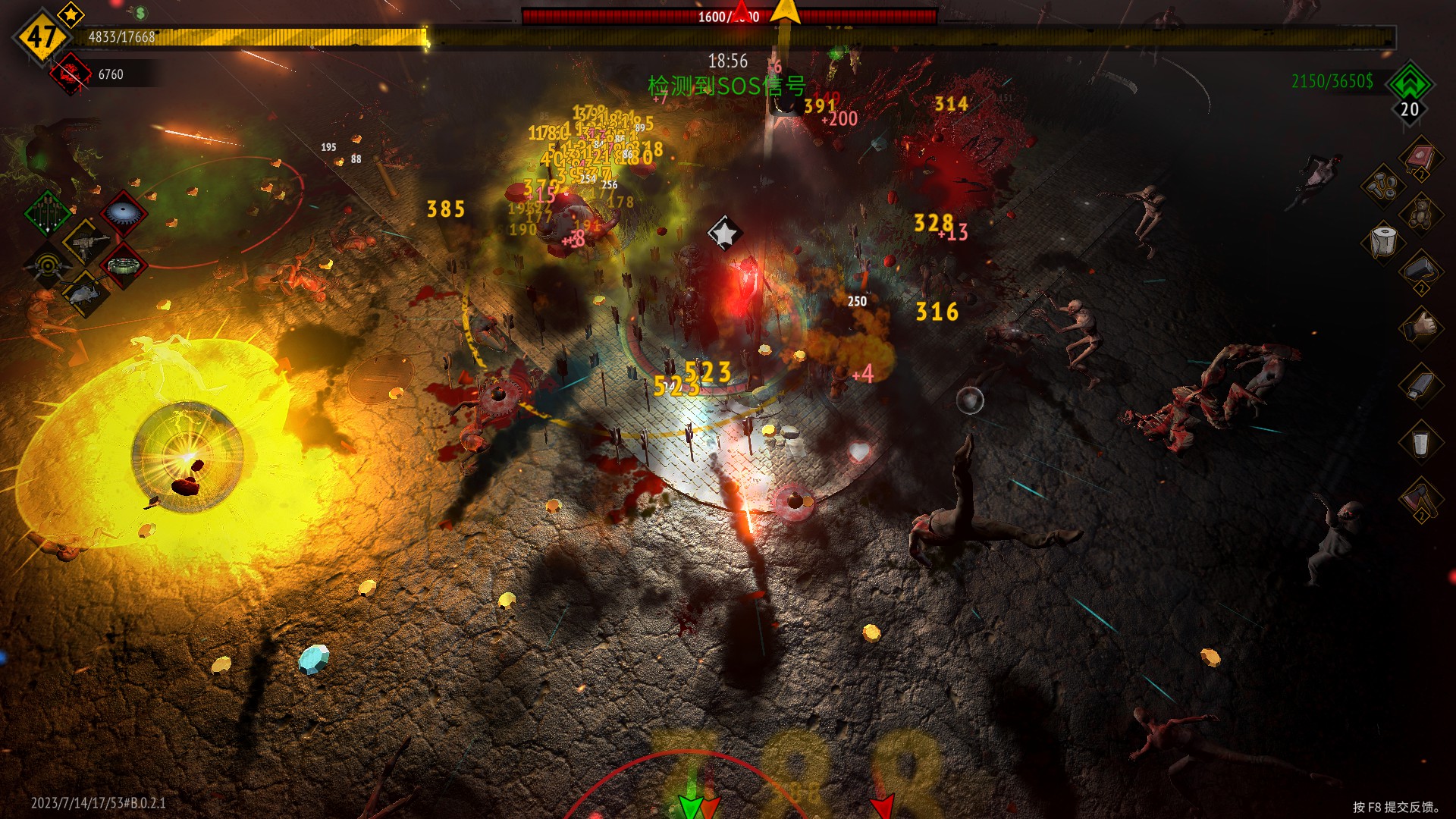Select the arrow volley weapon icon
The width and height of the screenshot is (1456, 819).
[48, 213]
